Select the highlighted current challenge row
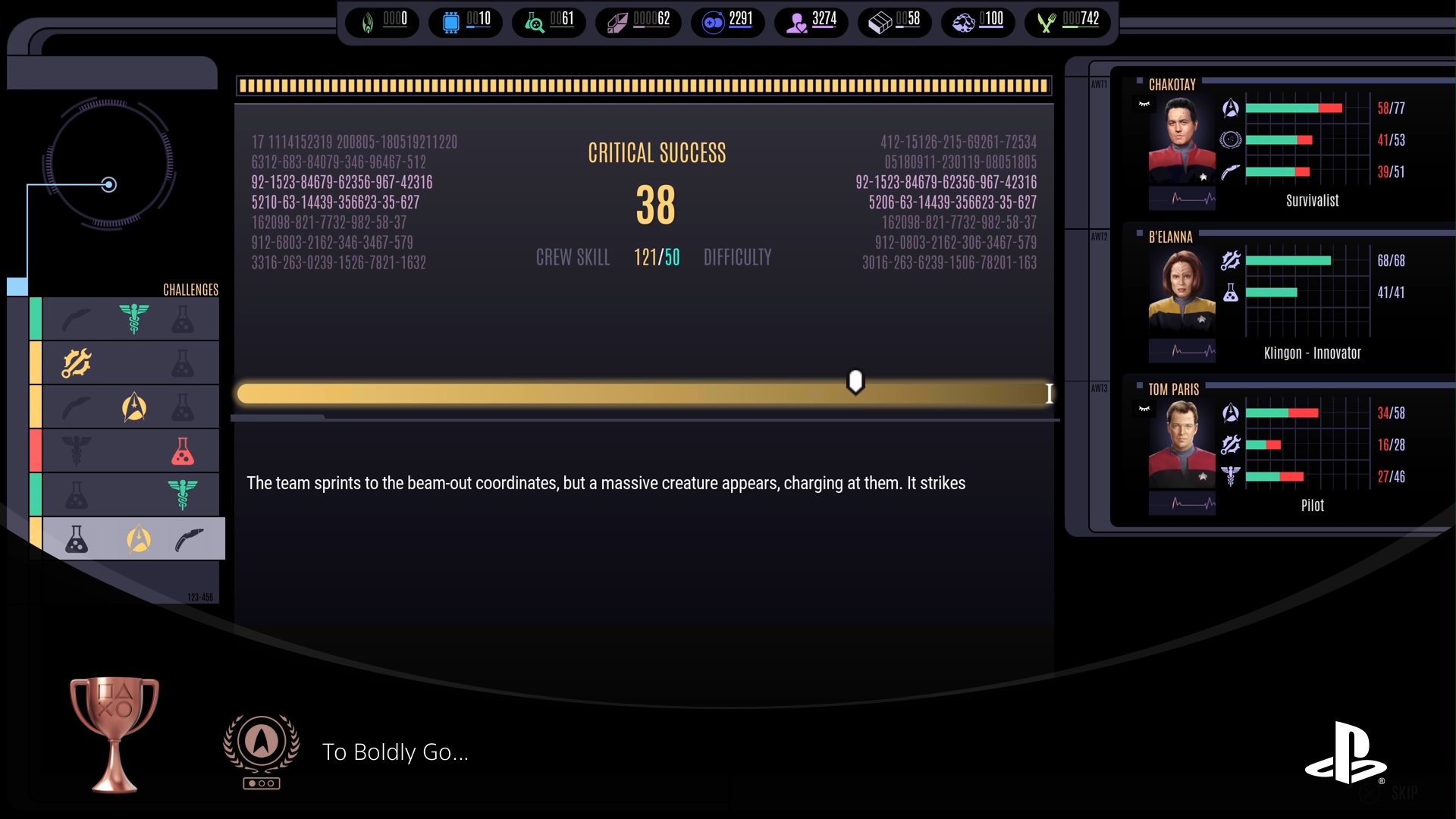 [x=133, y=539]
